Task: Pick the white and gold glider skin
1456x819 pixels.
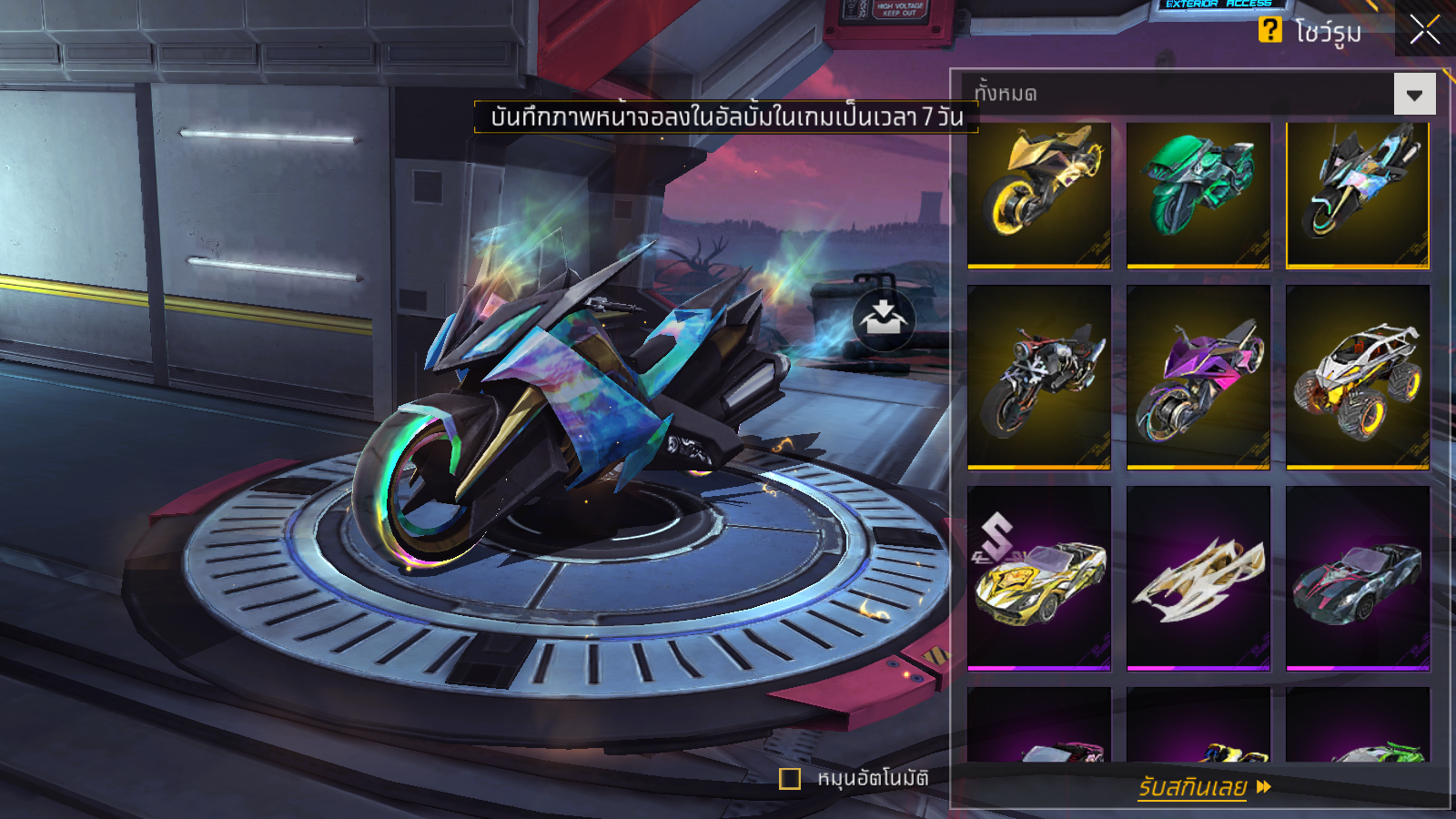Action: pyautogui.click(x=1198, y=578)
